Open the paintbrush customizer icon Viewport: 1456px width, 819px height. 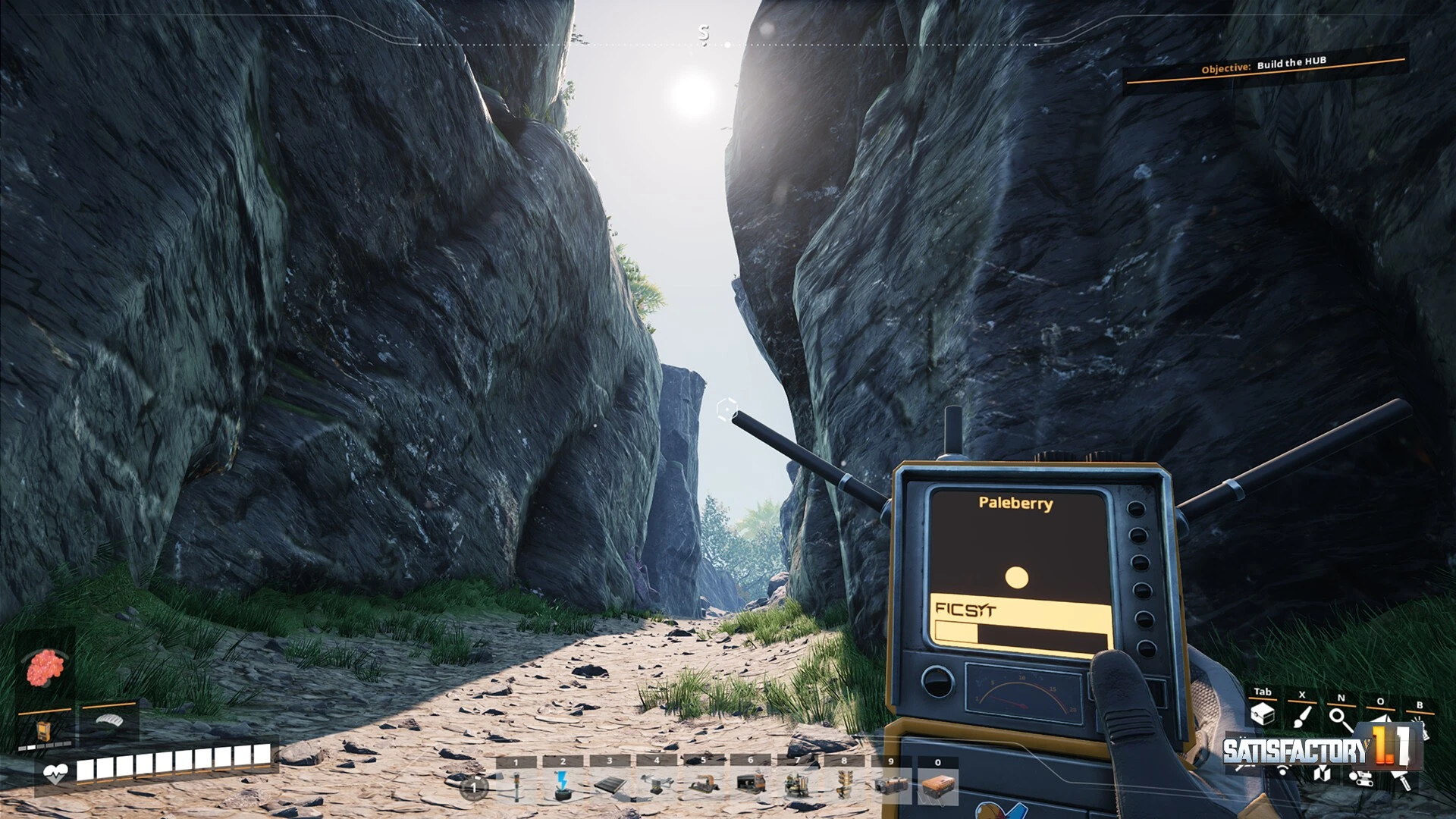(1302, 716)
